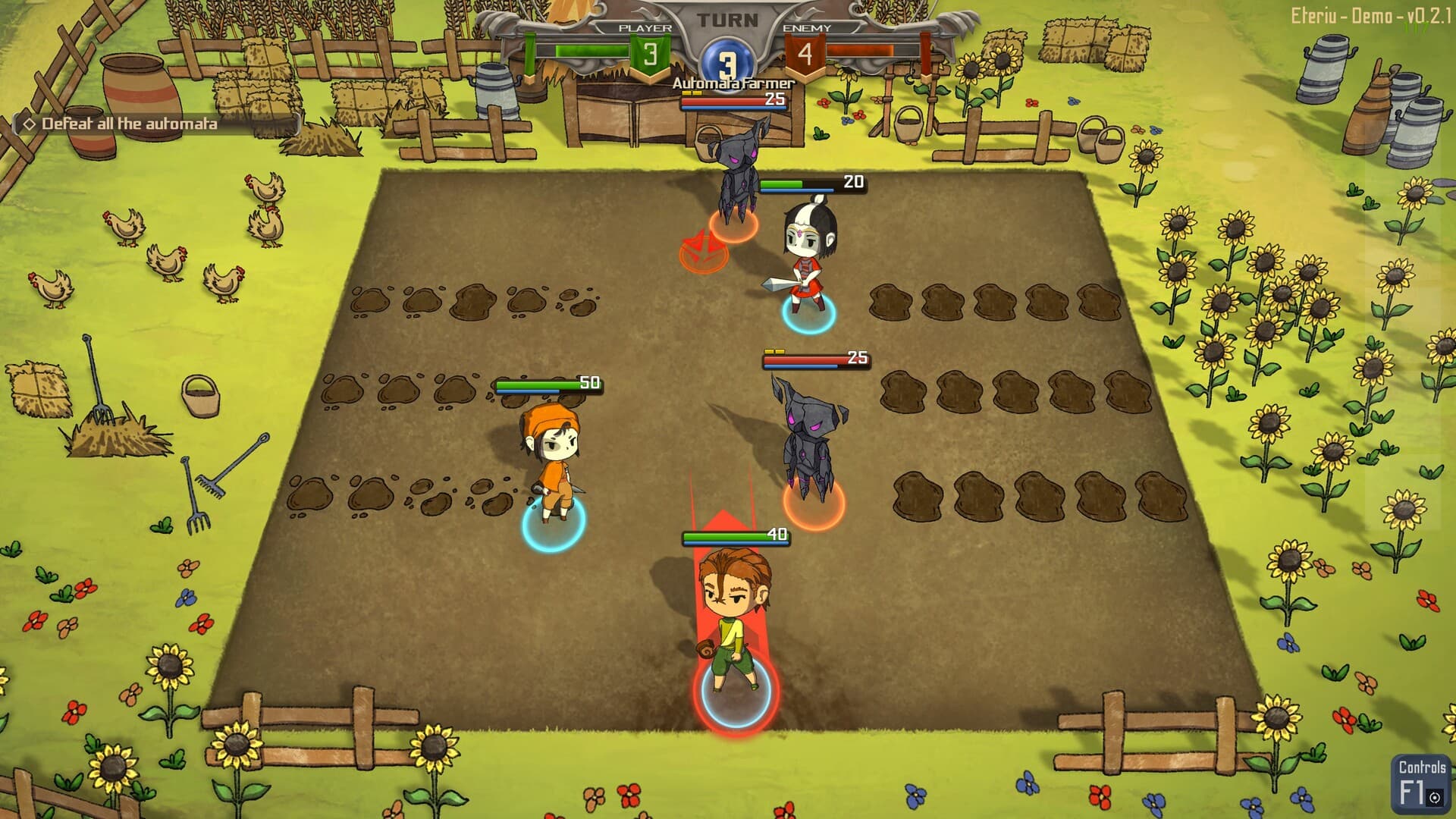Screen dimensions: 1456x819
Task: Expand the TURN header banner panel
Action: [x=726, y=20]
